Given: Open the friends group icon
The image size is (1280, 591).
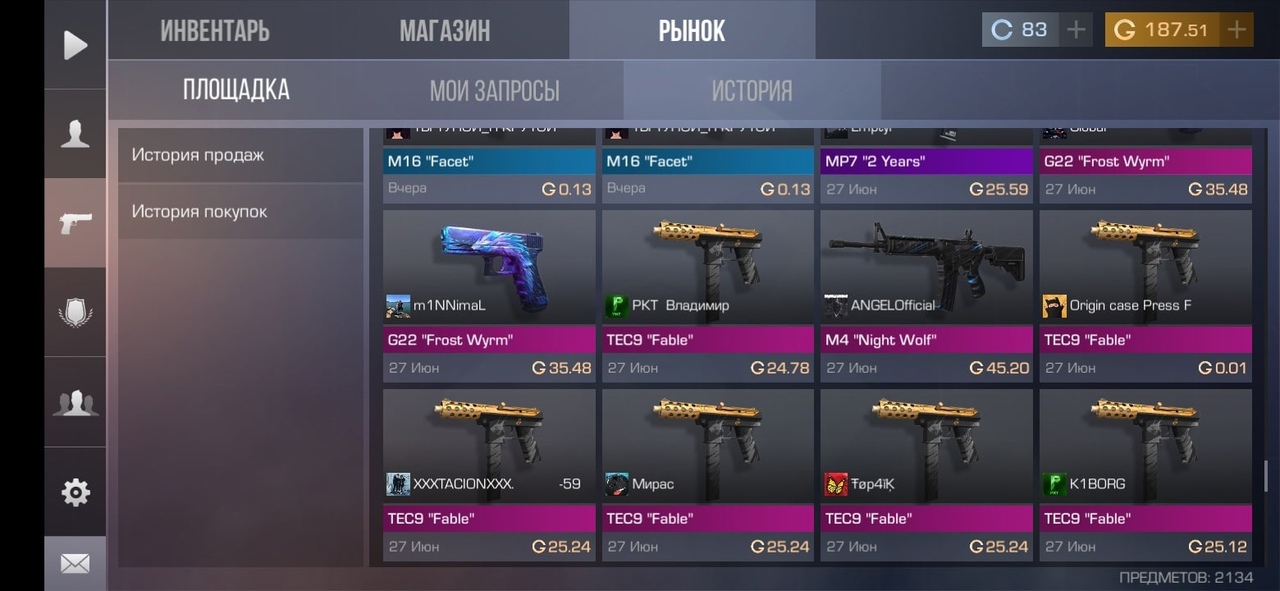Looking at the screenshot, I should pyautogui.click(x=75, y=402).
